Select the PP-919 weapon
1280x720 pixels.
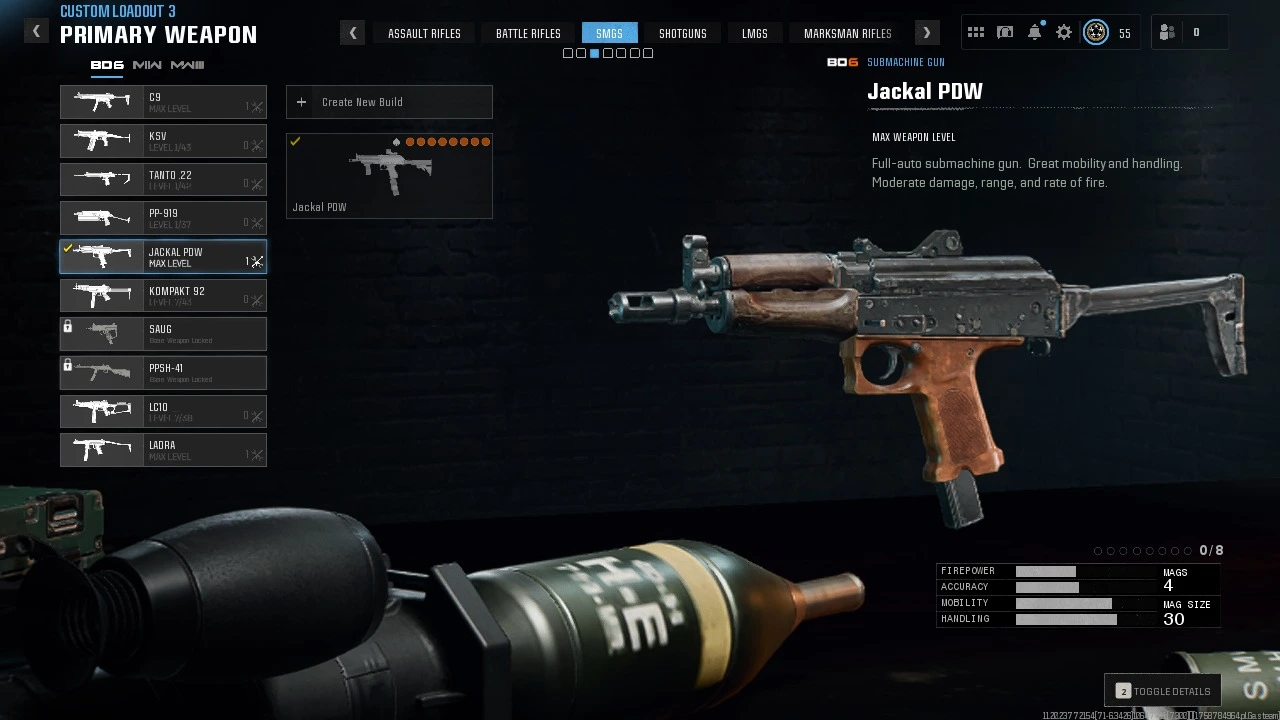pos(163,218)
